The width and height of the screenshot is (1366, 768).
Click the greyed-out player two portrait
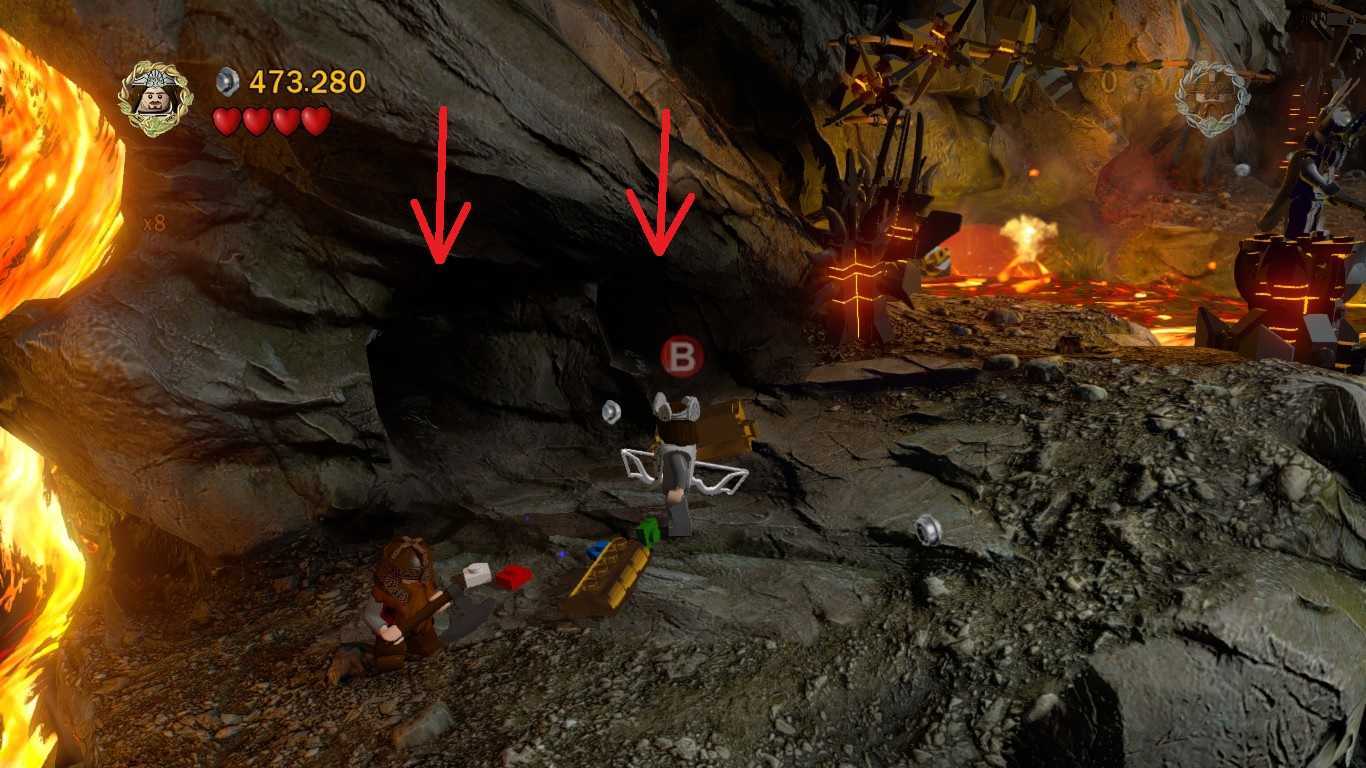pos(1210,97)
